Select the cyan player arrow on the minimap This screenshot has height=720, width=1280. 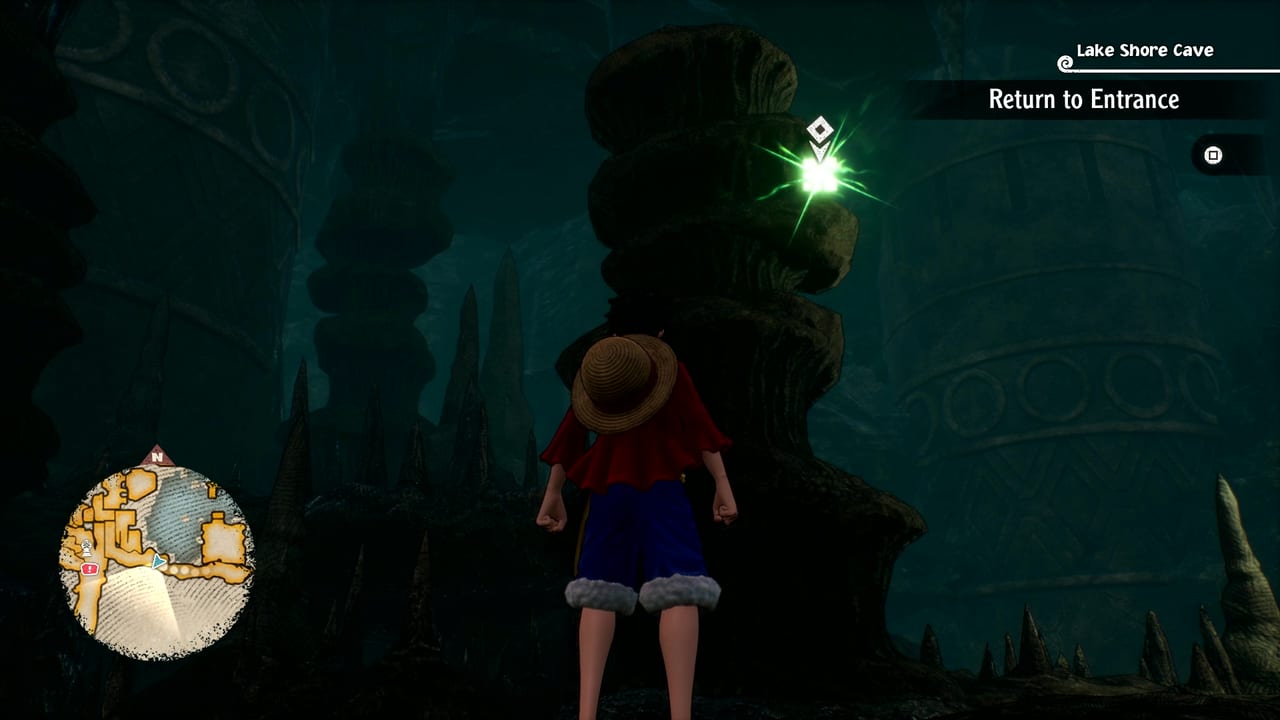pos(157,561)
